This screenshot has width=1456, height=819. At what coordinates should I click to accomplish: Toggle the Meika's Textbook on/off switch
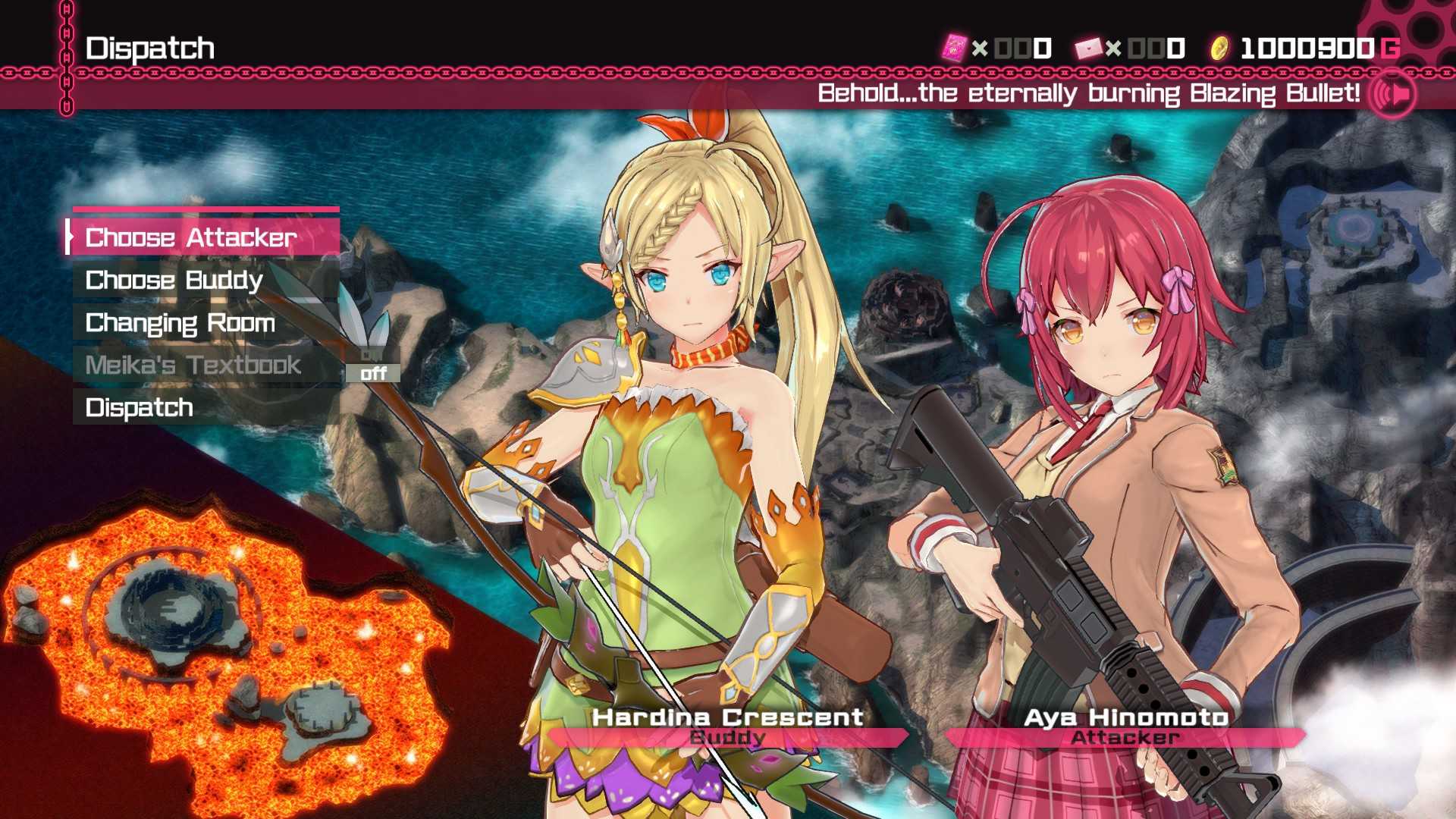(373, 366)
